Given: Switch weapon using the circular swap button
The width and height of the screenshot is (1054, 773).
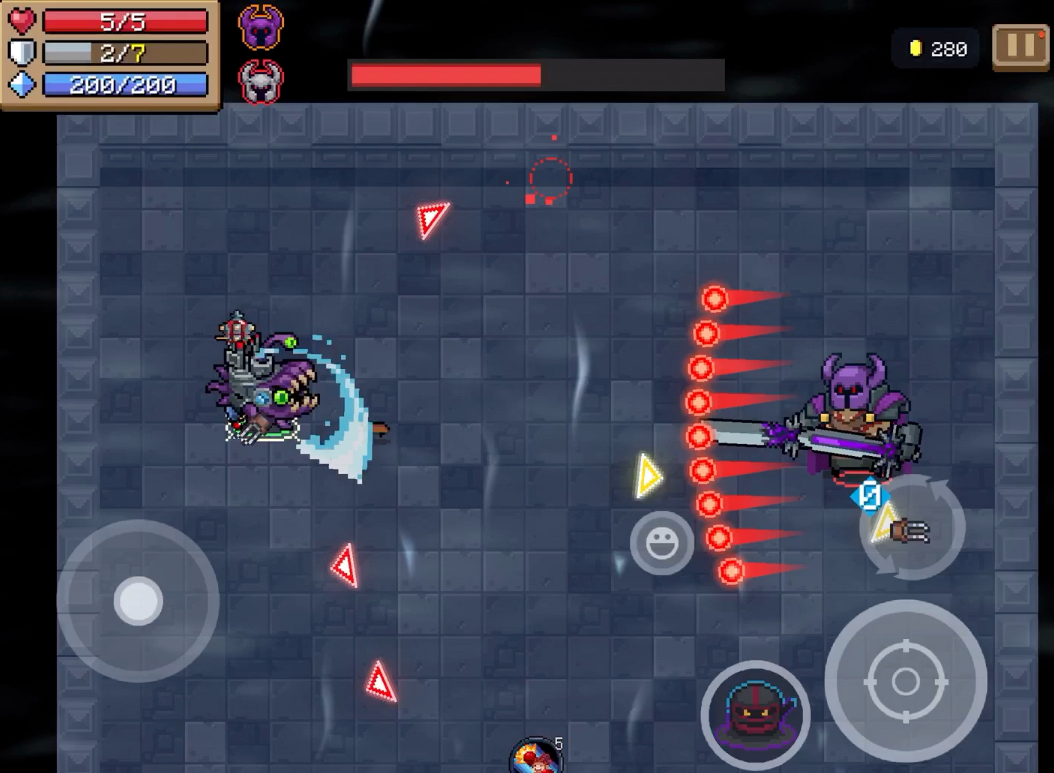Looking at the screenshot, I should (x=911, y=528).
